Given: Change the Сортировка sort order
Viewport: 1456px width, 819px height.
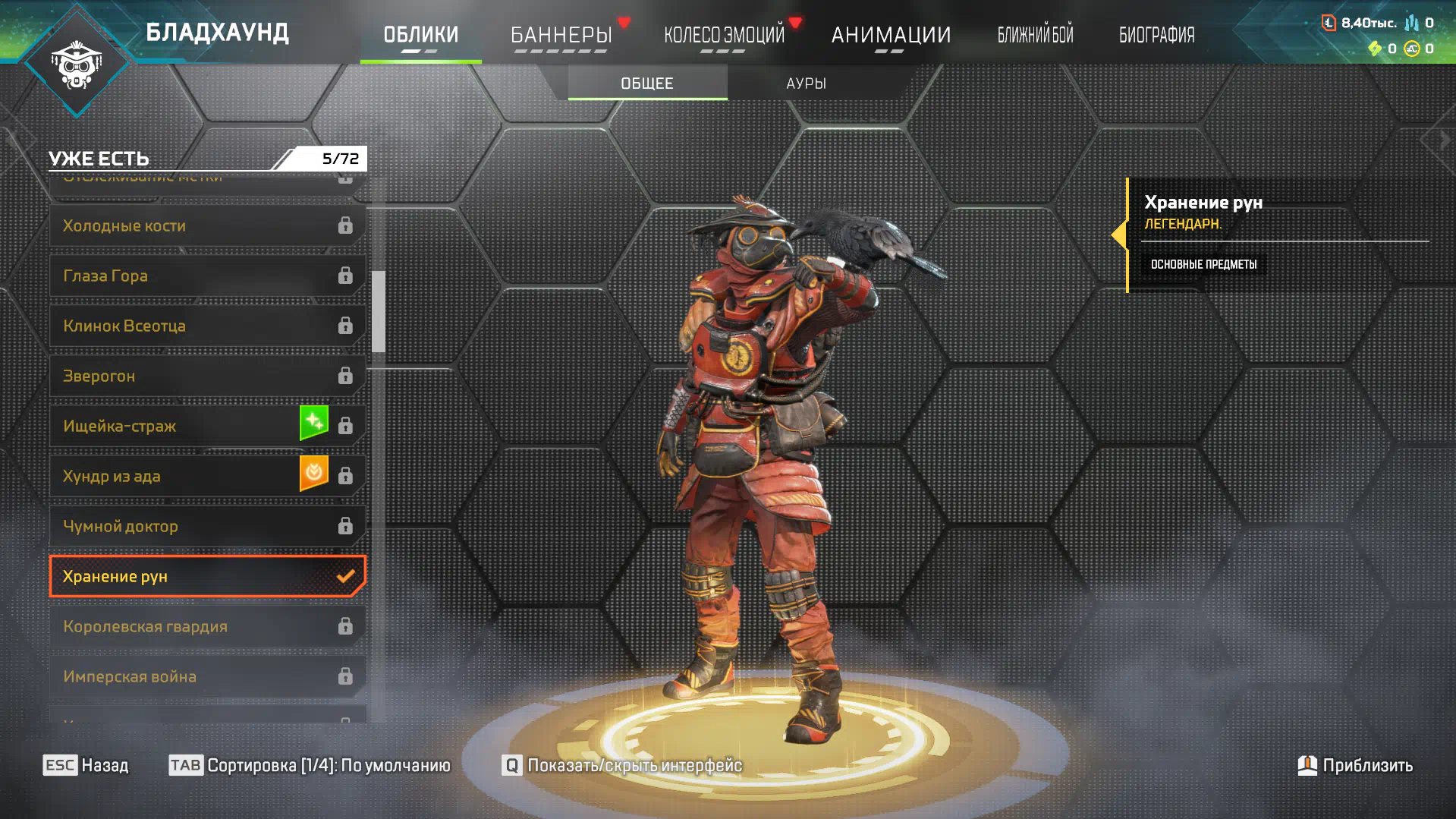Looking at the screenshot, I should (x=310, y=765).
